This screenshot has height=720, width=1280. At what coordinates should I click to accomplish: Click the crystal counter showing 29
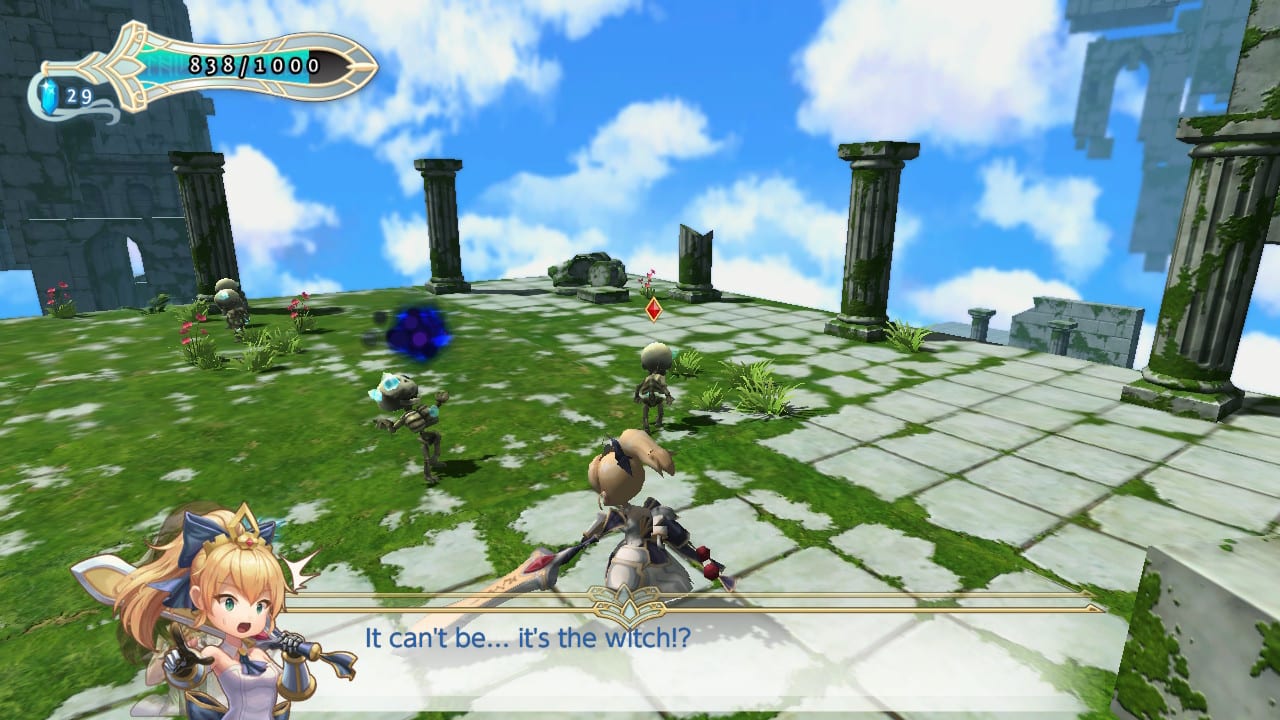[80, 97]
